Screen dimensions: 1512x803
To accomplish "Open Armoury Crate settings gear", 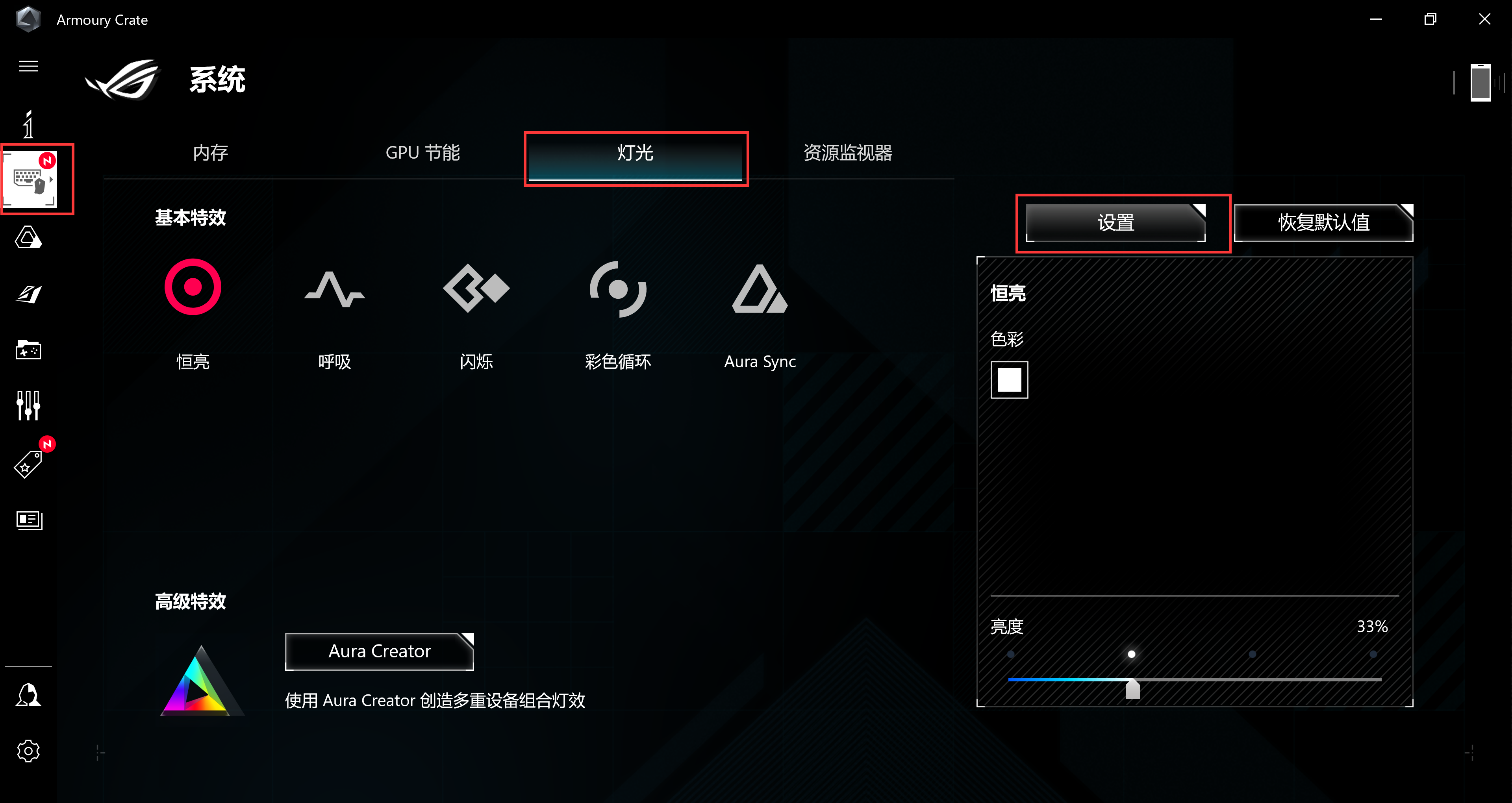I will click(28, 751).
